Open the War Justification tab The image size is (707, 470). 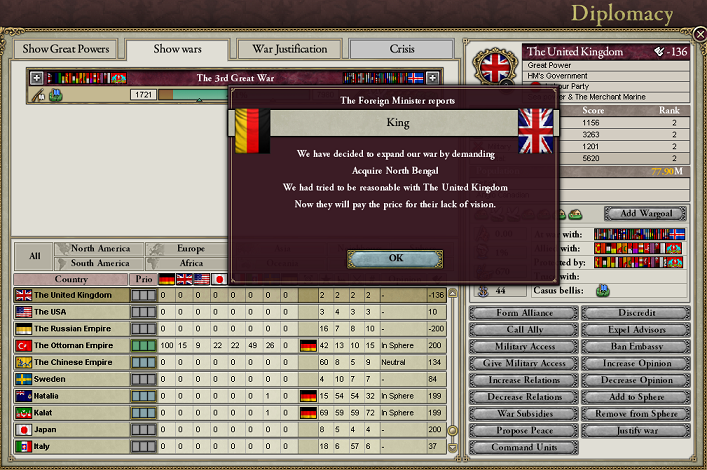(x=289, y=49)
